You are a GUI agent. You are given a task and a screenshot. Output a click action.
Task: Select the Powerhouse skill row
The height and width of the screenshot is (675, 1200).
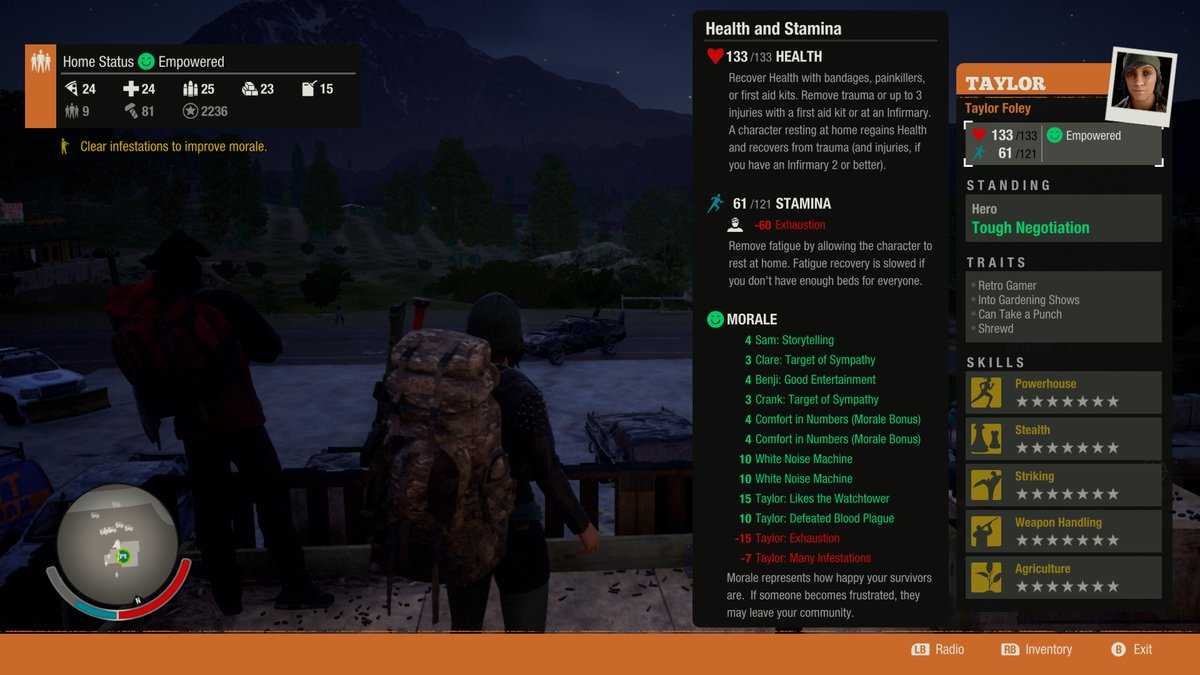click(1063, 392)
